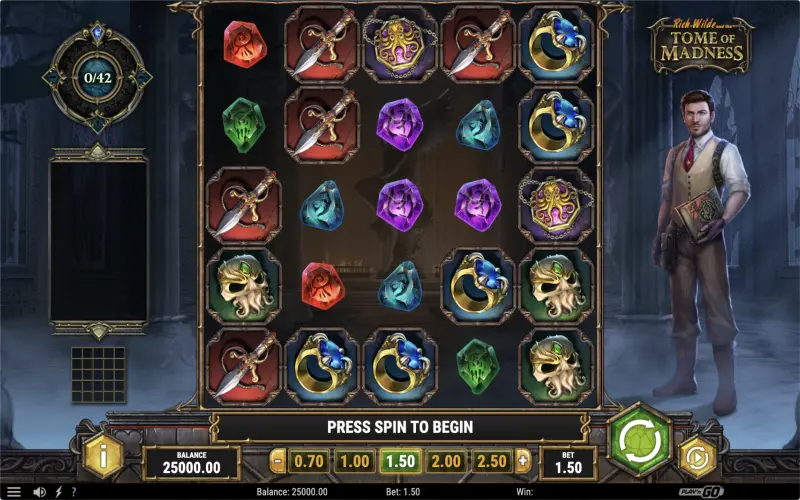800x500 pixels.
Task: Choose the 1.00 bet value
Action: [354, 462]
